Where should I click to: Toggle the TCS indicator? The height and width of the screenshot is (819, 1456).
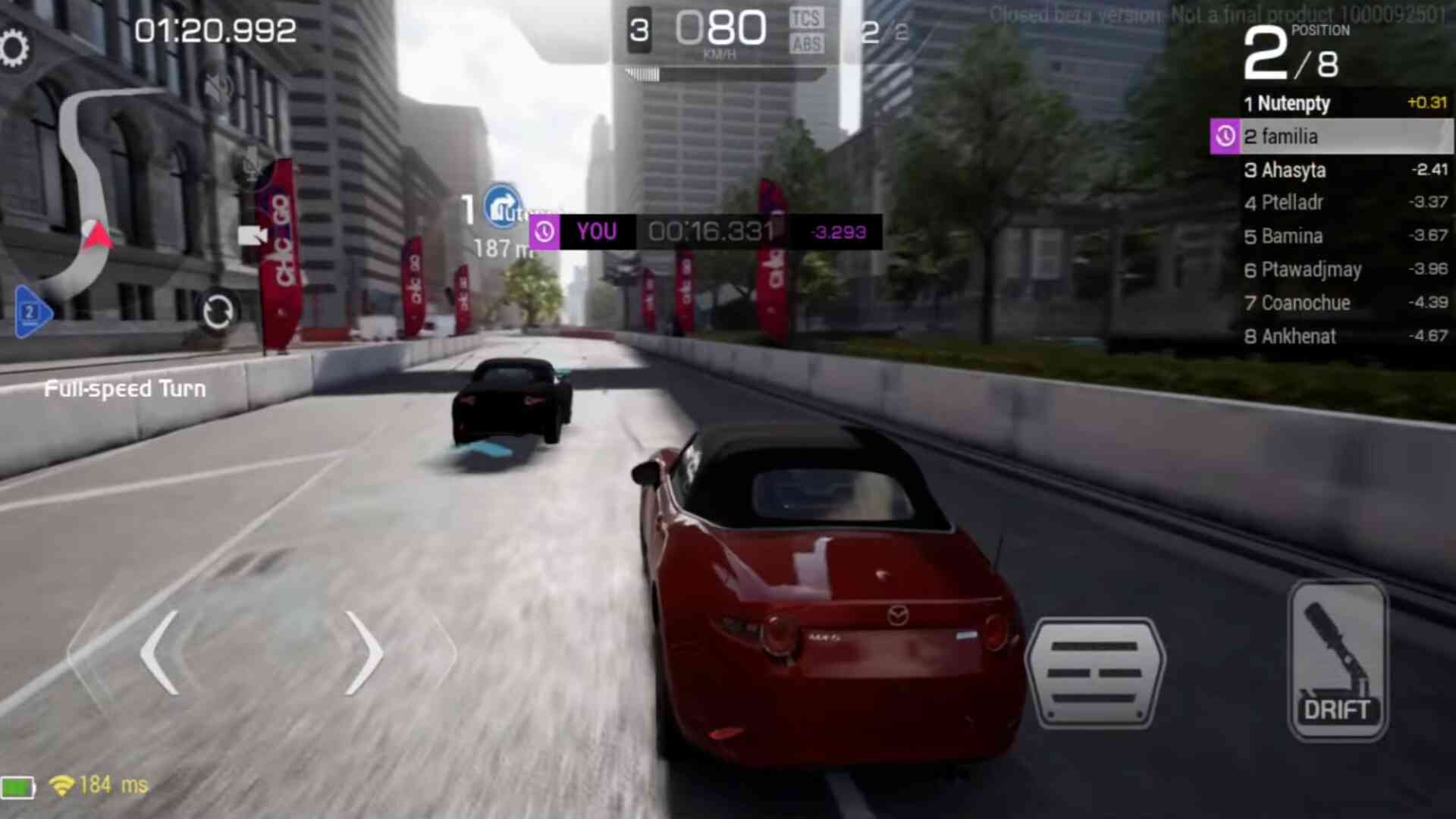[x=805, y=18]
